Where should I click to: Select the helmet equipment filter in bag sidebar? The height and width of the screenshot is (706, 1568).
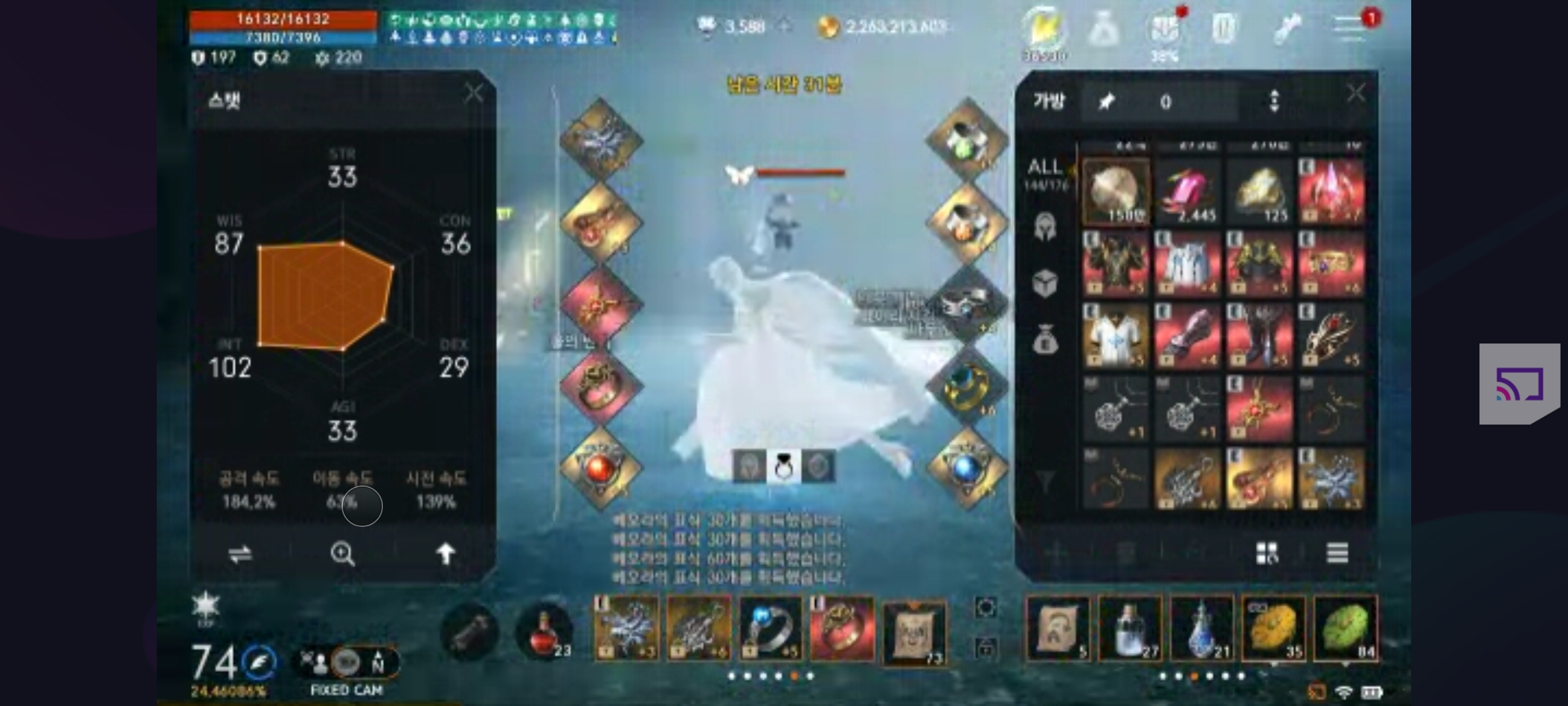coord(1046,225)
